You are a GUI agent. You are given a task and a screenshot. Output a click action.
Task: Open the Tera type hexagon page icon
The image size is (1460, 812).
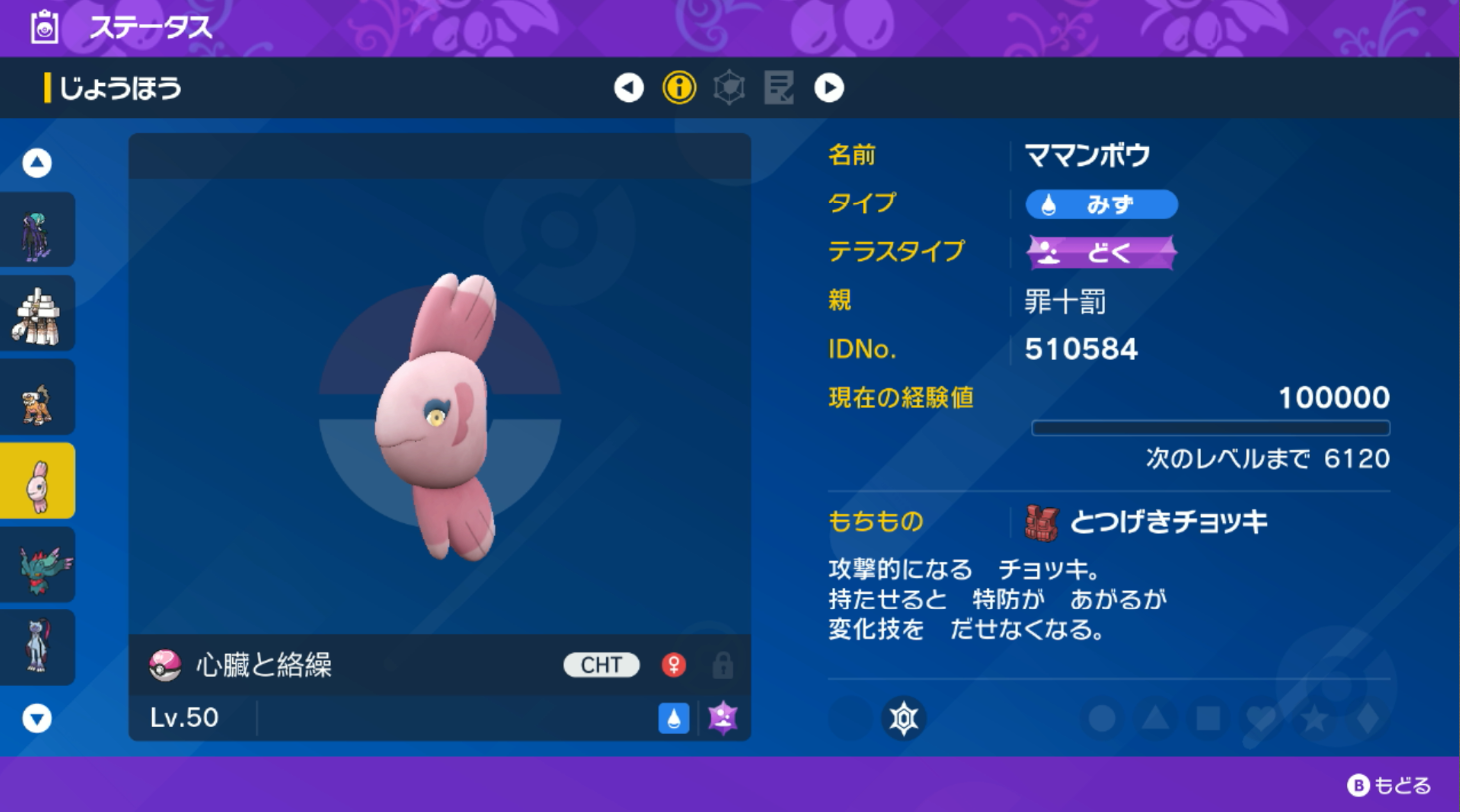[730, 88]
